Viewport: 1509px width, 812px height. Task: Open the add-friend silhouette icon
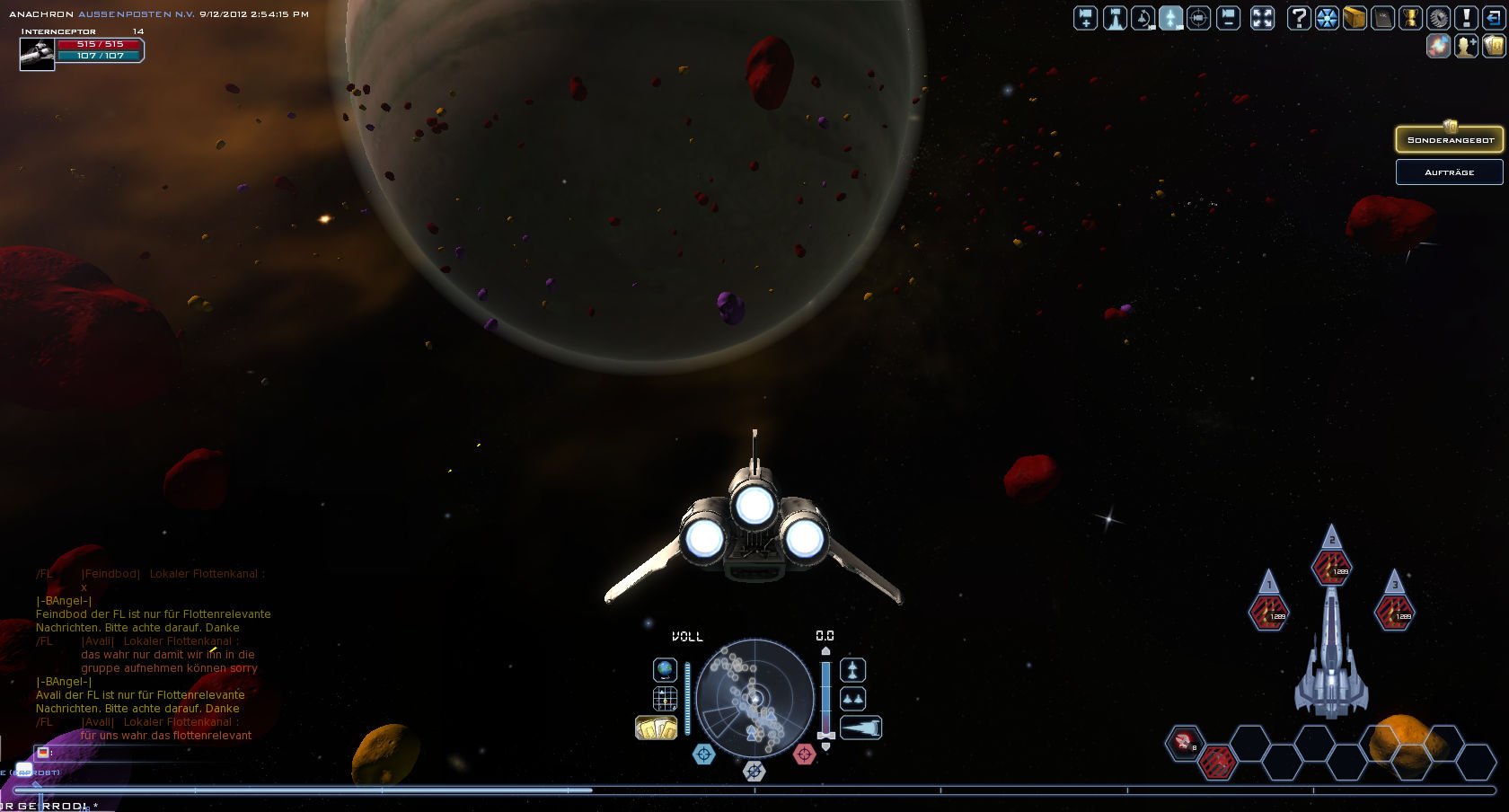1466,46
